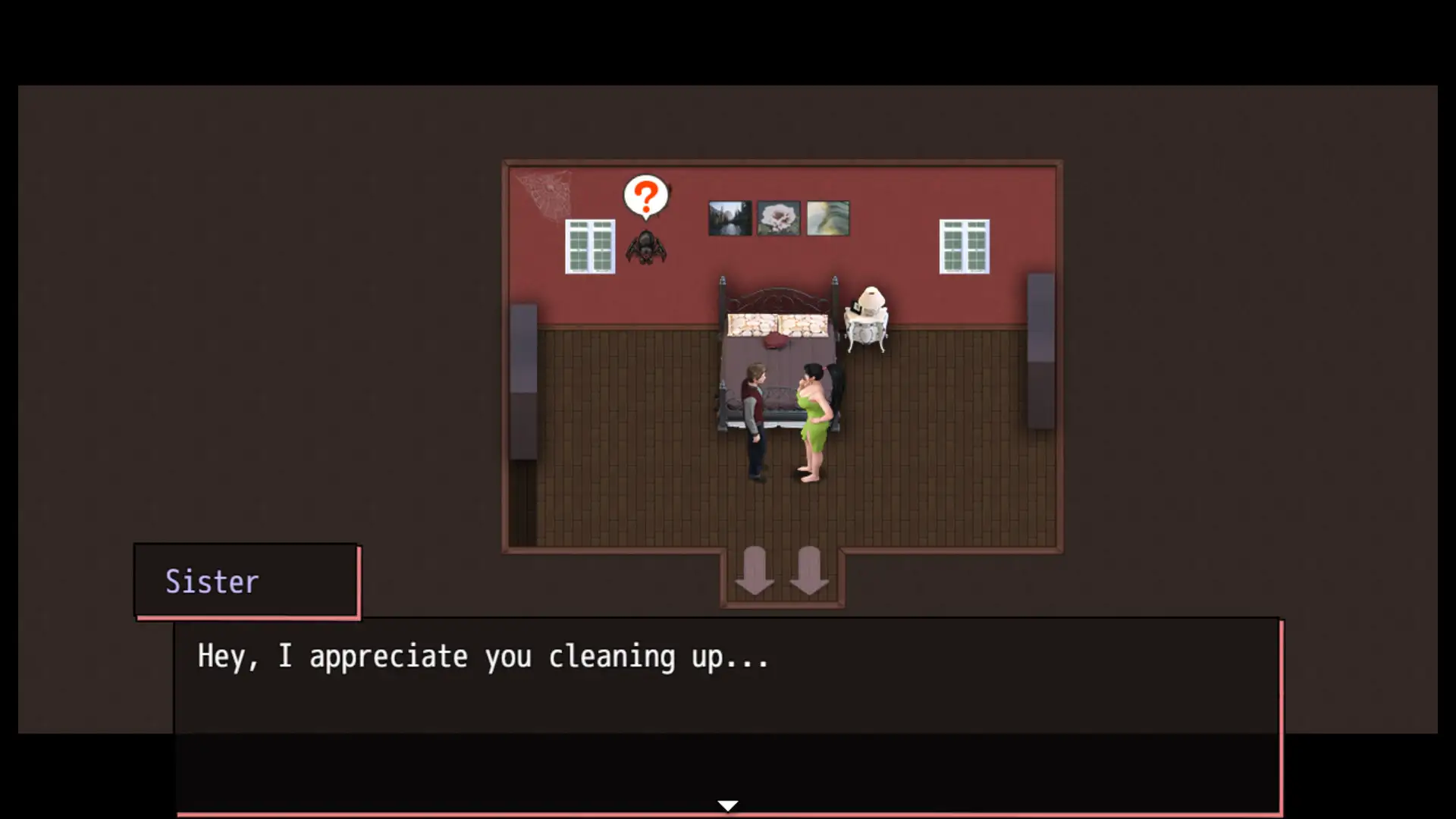Select the pink flower painting
Image resolution: width=1456 pixels, height=819 pixels.
[778, 218]
